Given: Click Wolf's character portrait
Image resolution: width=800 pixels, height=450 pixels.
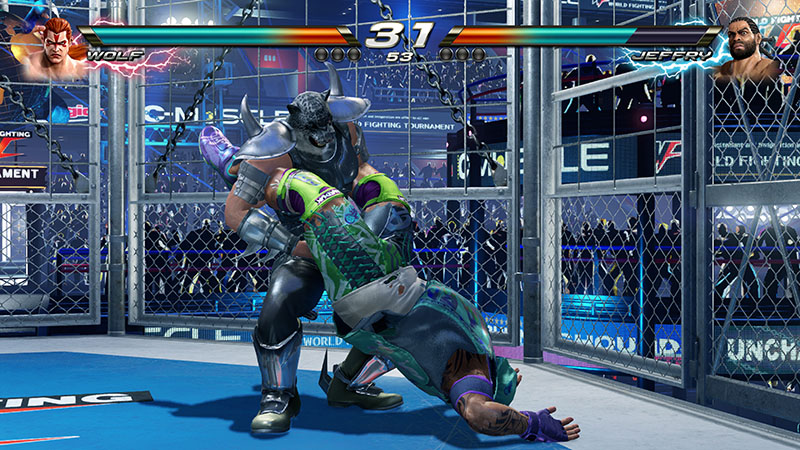Looking at the screenshot, I should 48,47.
